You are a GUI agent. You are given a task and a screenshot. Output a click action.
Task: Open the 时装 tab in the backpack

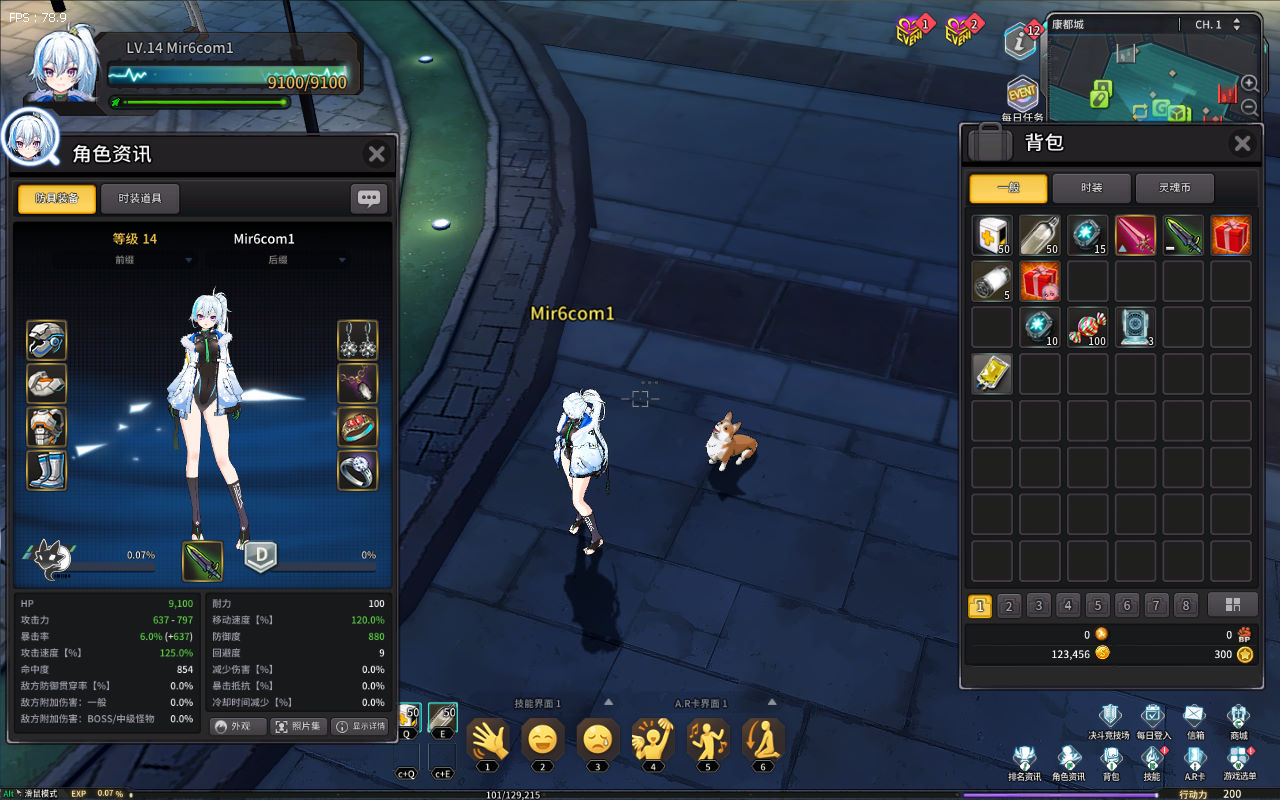(x=1091, y=188)
